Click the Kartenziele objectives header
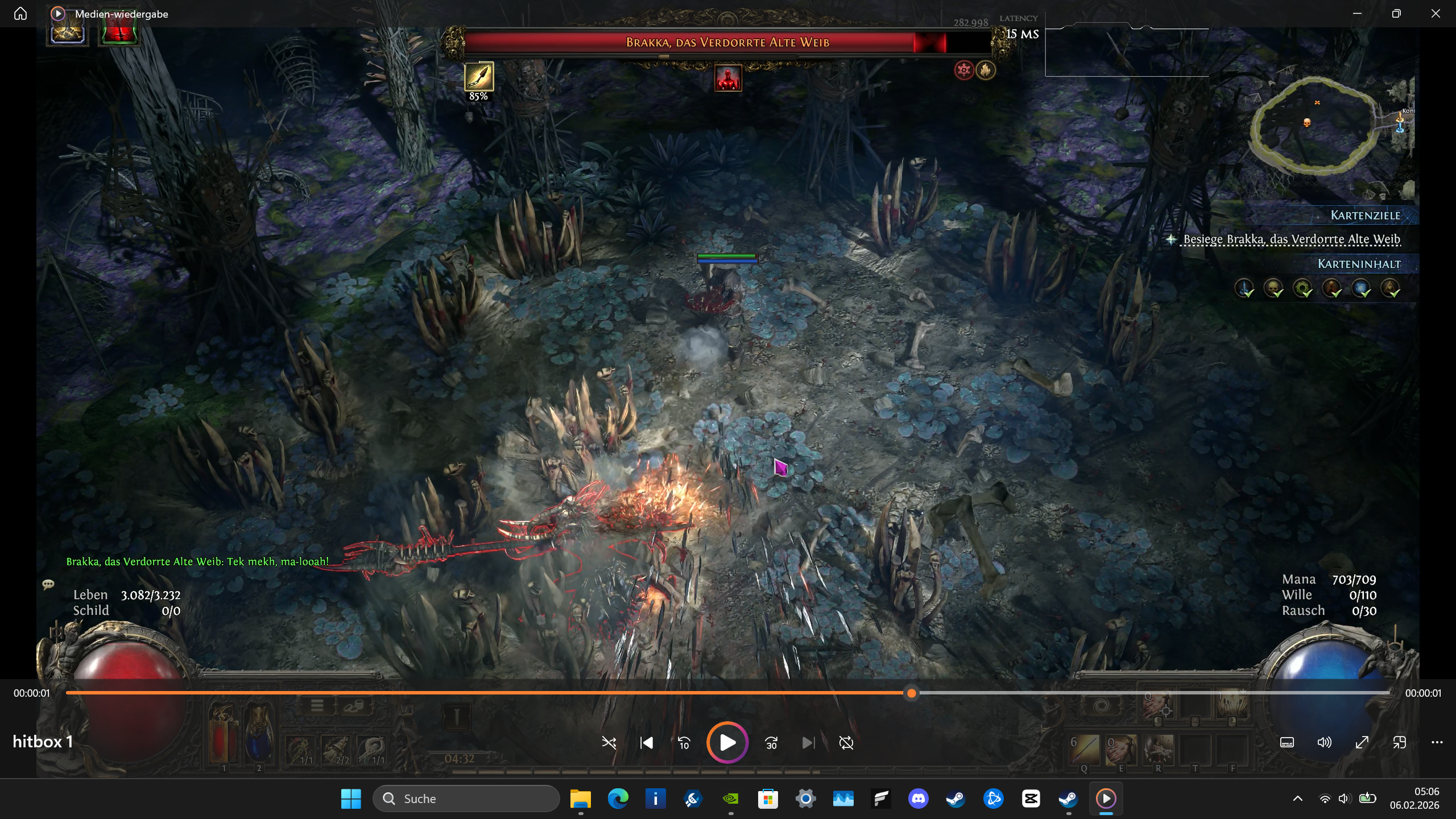 click(x=1364, y=216)
